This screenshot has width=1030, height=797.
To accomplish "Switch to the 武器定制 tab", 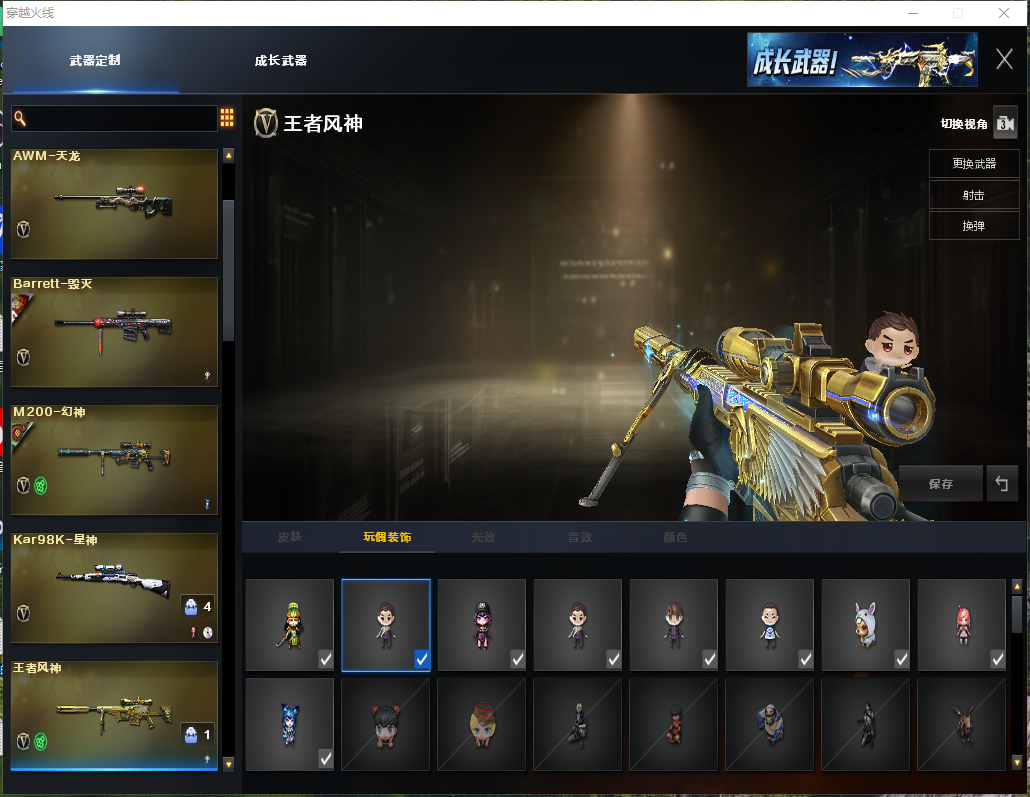I will coord(95,61).
